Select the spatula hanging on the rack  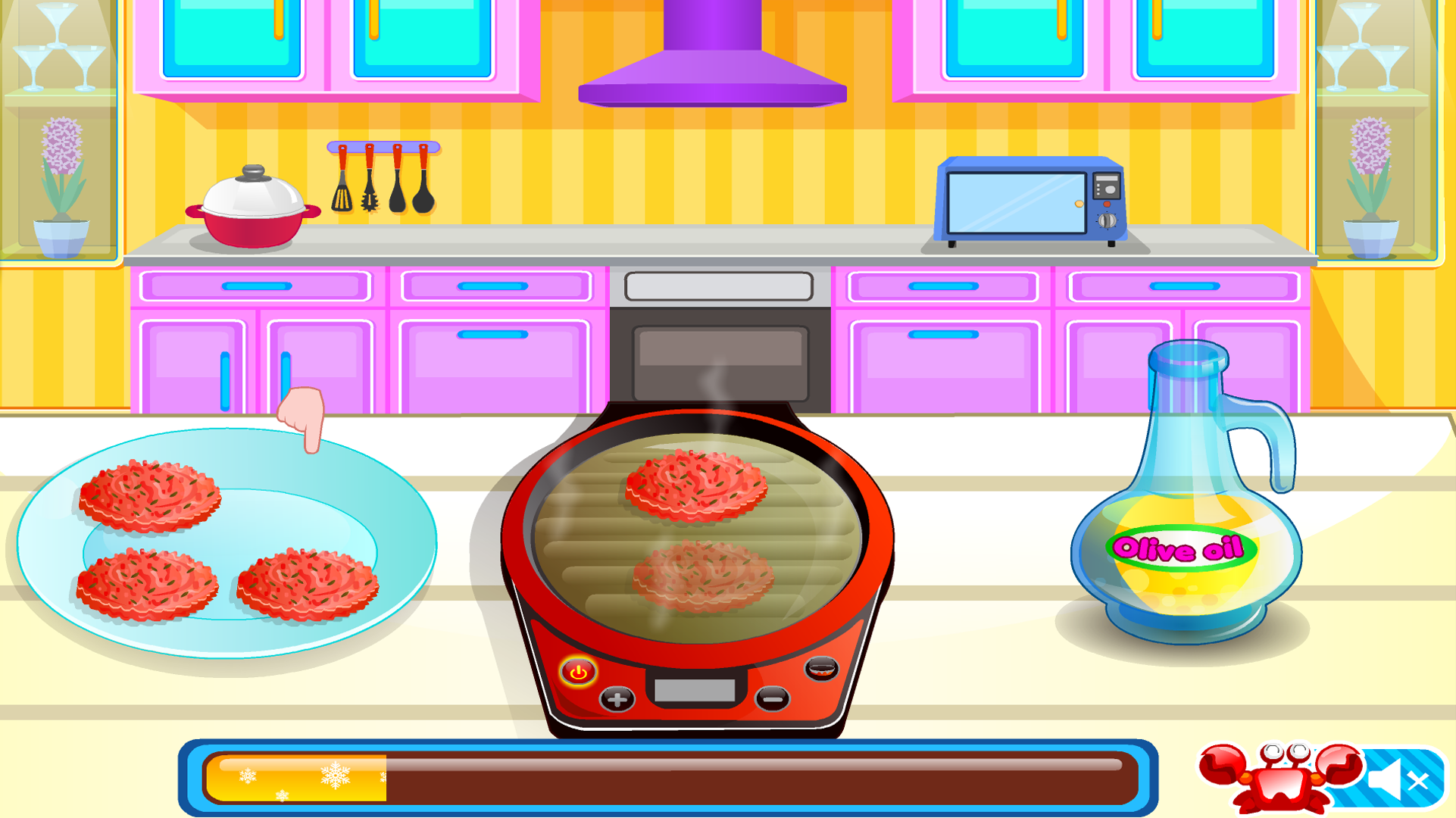pos(342,195)
